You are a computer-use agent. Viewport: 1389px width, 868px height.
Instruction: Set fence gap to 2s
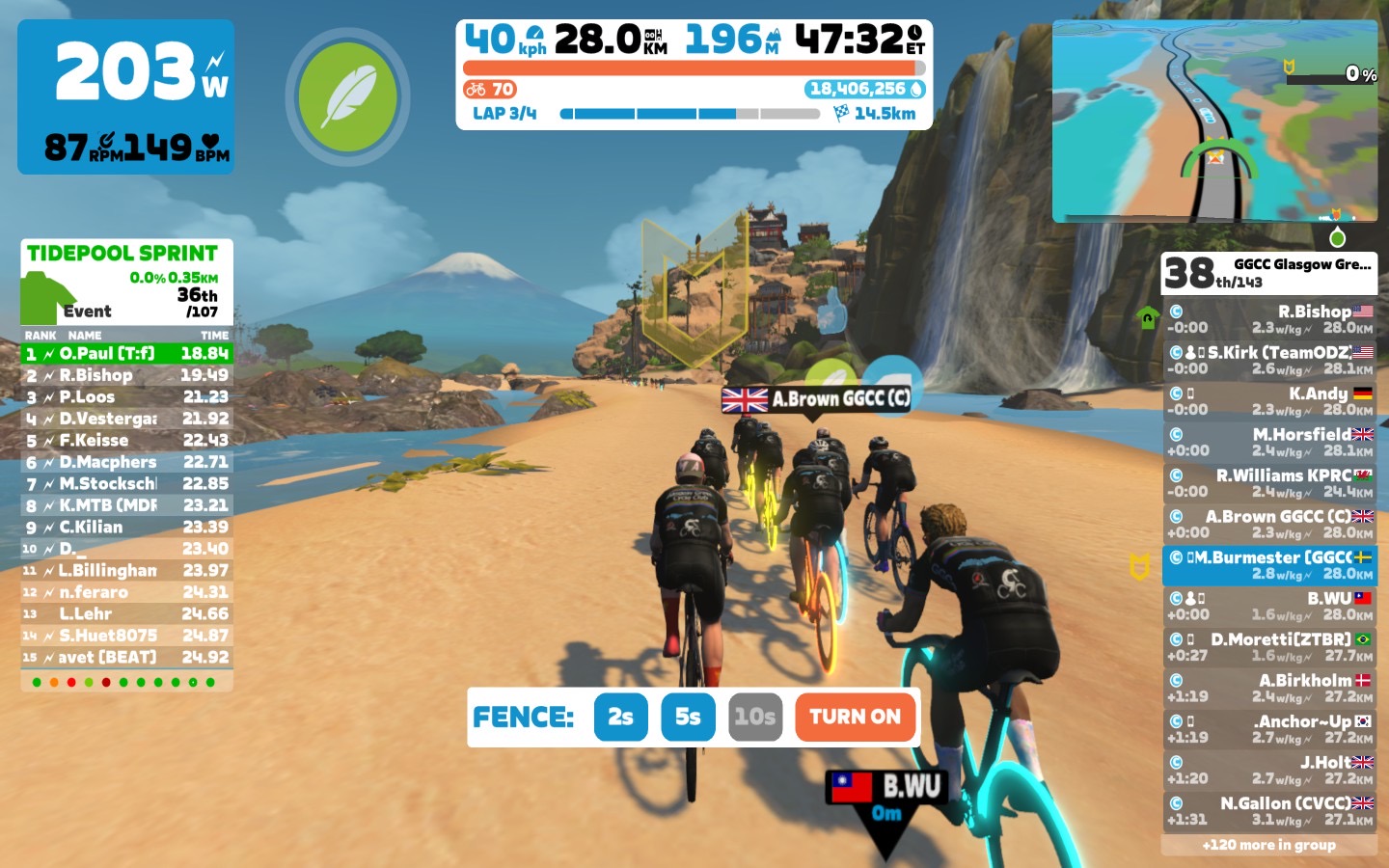click(x=620, y=717)
